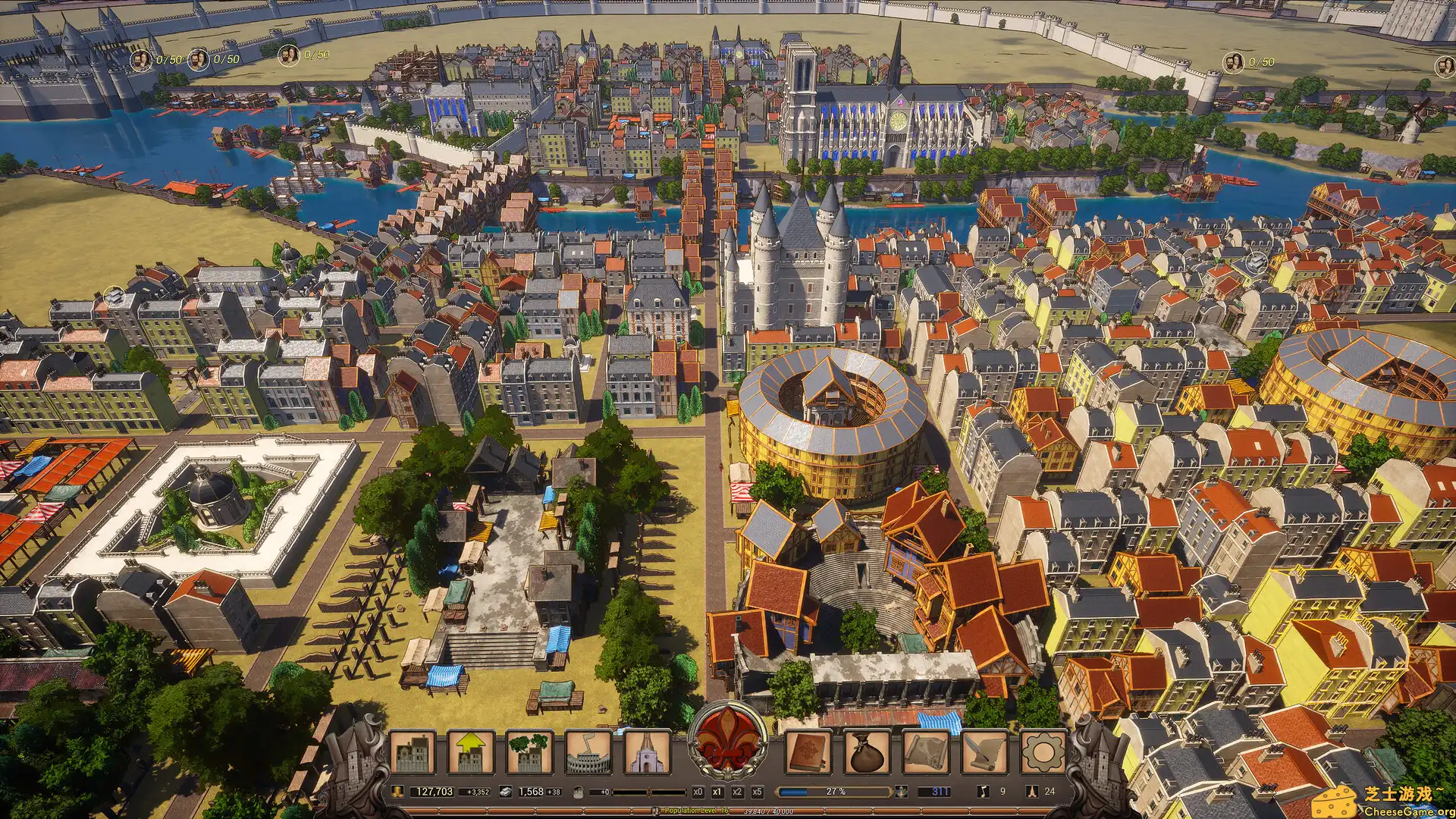
Task: Pause the game with x0 speed
Action: (698, 790)
